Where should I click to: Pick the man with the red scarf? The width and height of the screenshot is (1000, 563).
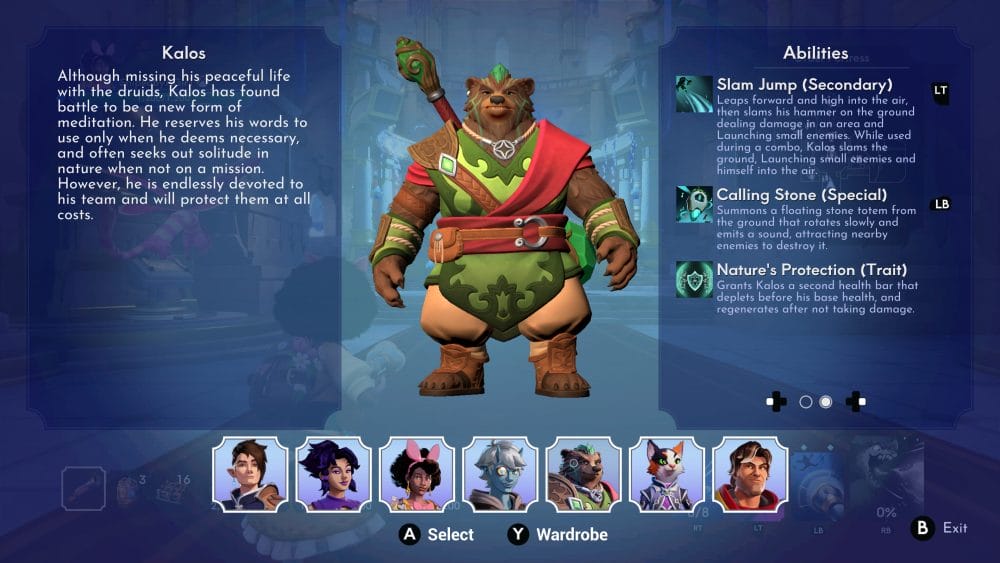click(750, 474)
